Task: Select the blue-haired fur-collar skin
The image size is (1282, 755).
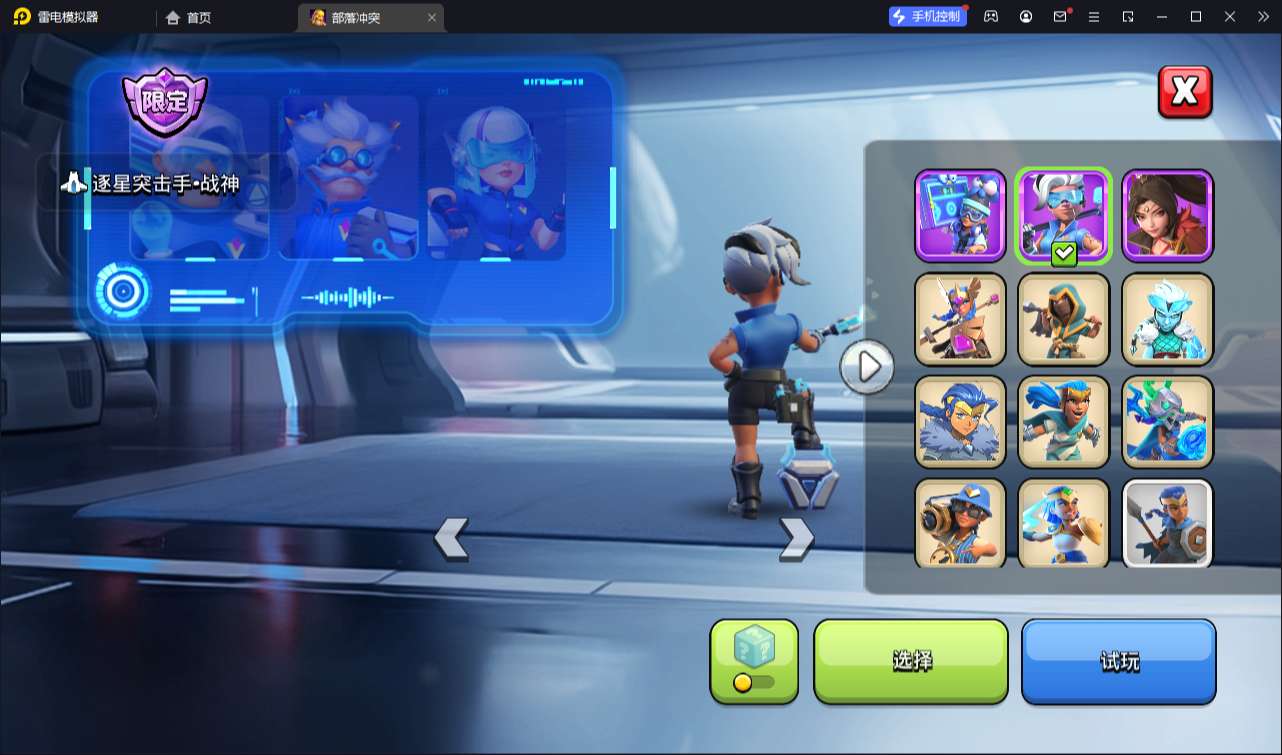Action: tap(960, 421)
